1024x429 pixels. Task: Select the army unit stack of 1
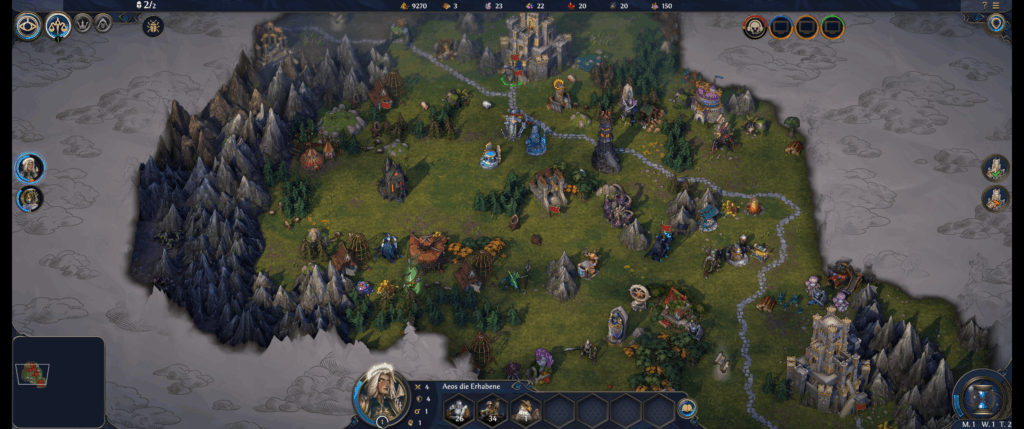(x=525, y=409)
